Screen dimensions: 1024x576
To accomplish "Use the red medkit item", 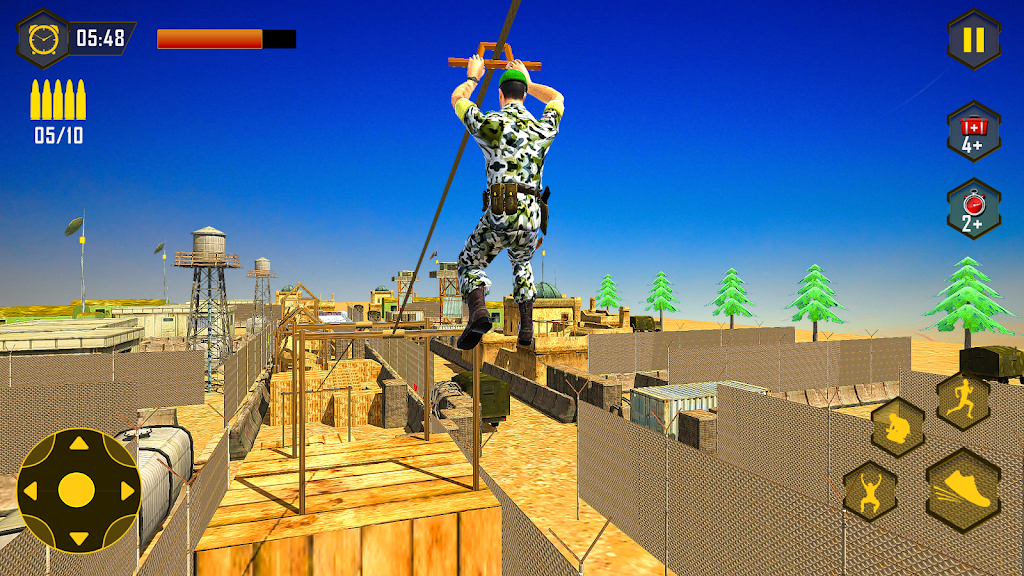I will [973, 131].
